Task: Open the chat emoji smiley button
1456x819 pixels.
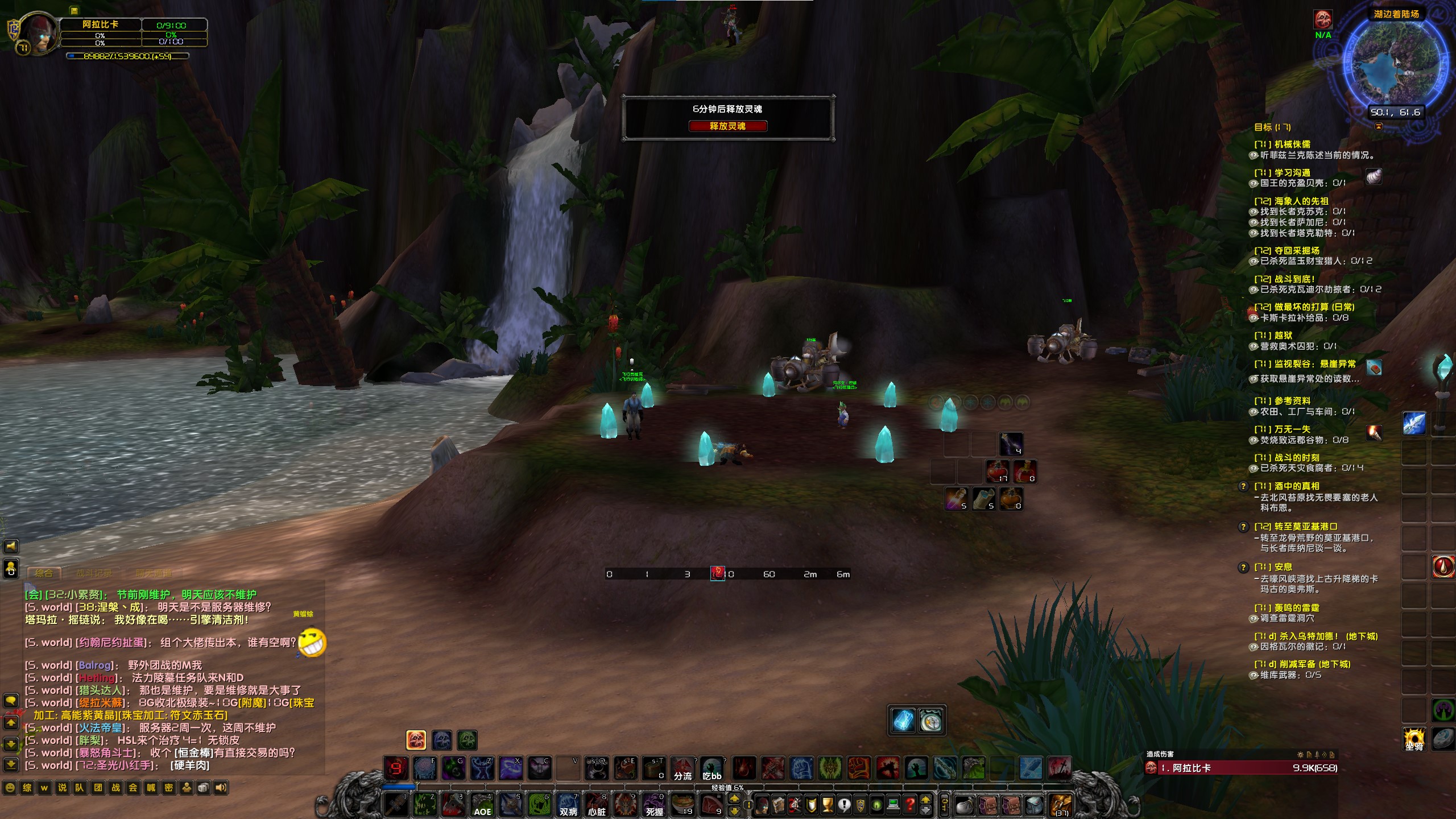Action: 10,788
